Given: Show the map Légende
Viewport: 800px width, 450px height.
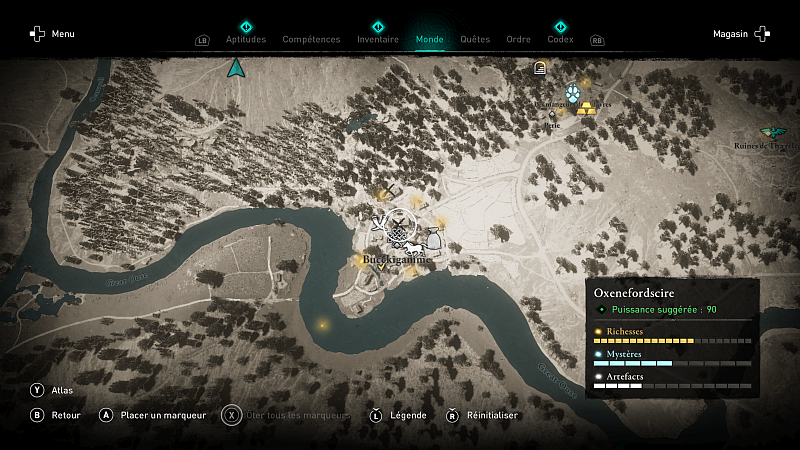Looking at the screenshot, I should pyautogui.click(x=399, y=415).
